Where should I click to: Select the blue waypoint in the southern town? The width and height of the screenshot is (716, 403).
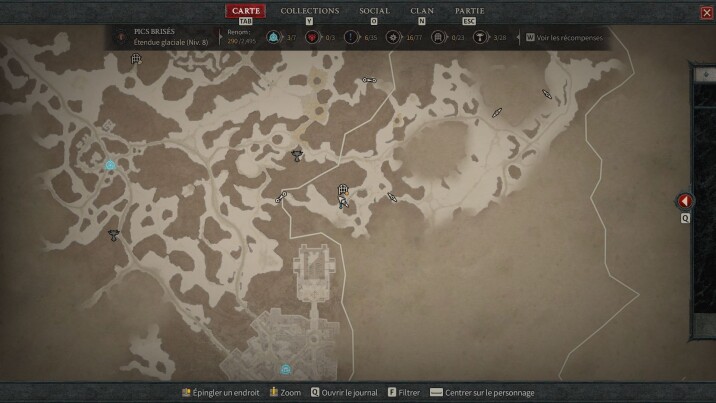pyautogui.click(x=286, y=369)
